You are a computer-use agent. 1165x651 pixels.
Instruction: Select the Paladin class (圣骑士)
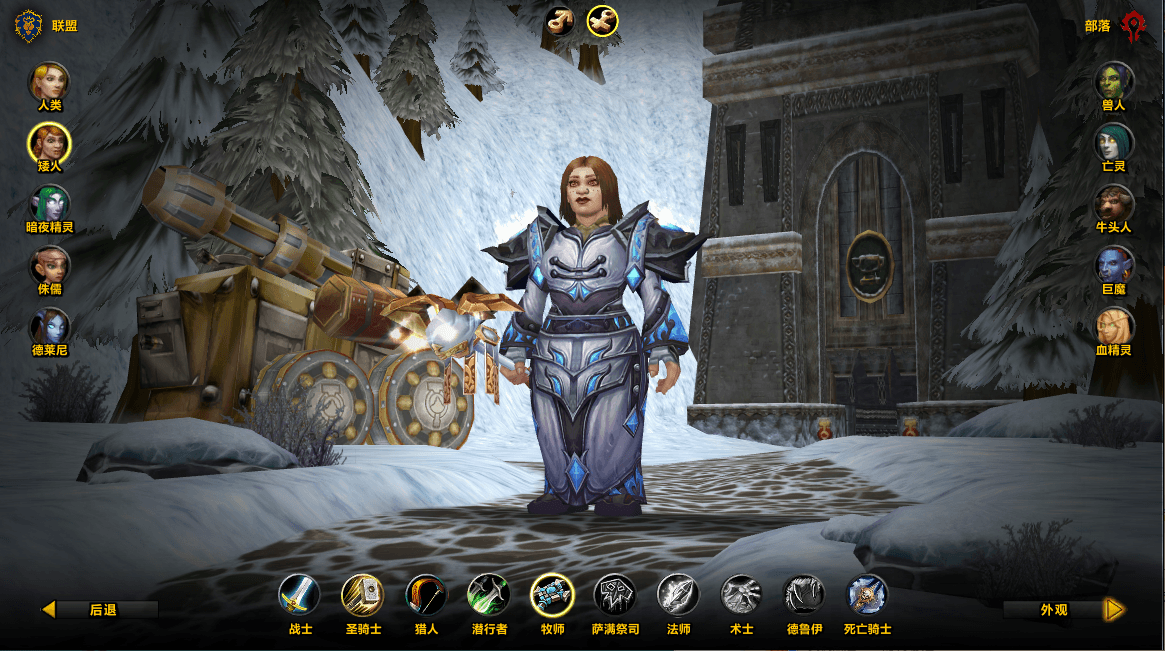[362, 594]
